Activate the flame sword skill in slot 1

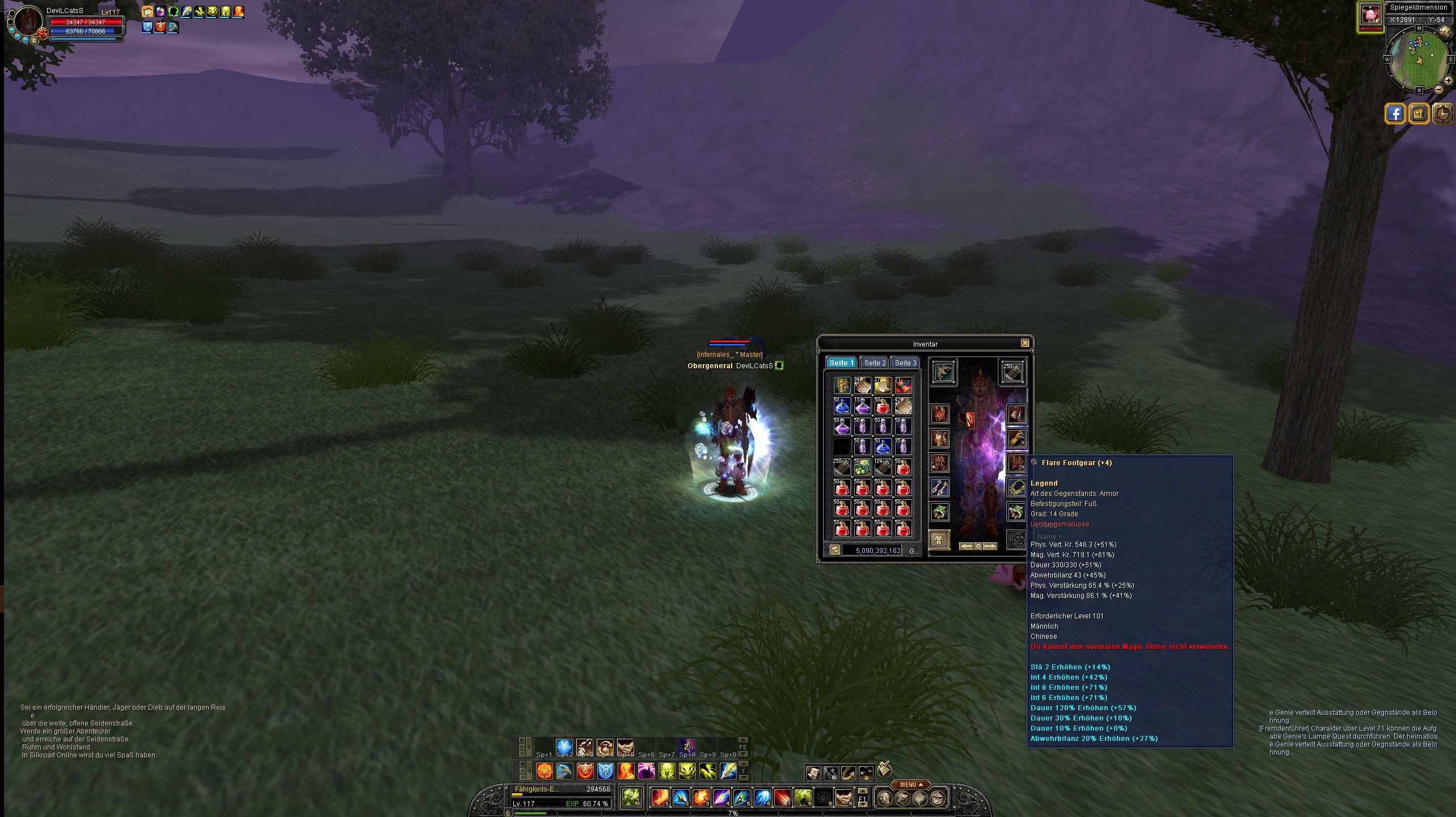click(659, 798)
